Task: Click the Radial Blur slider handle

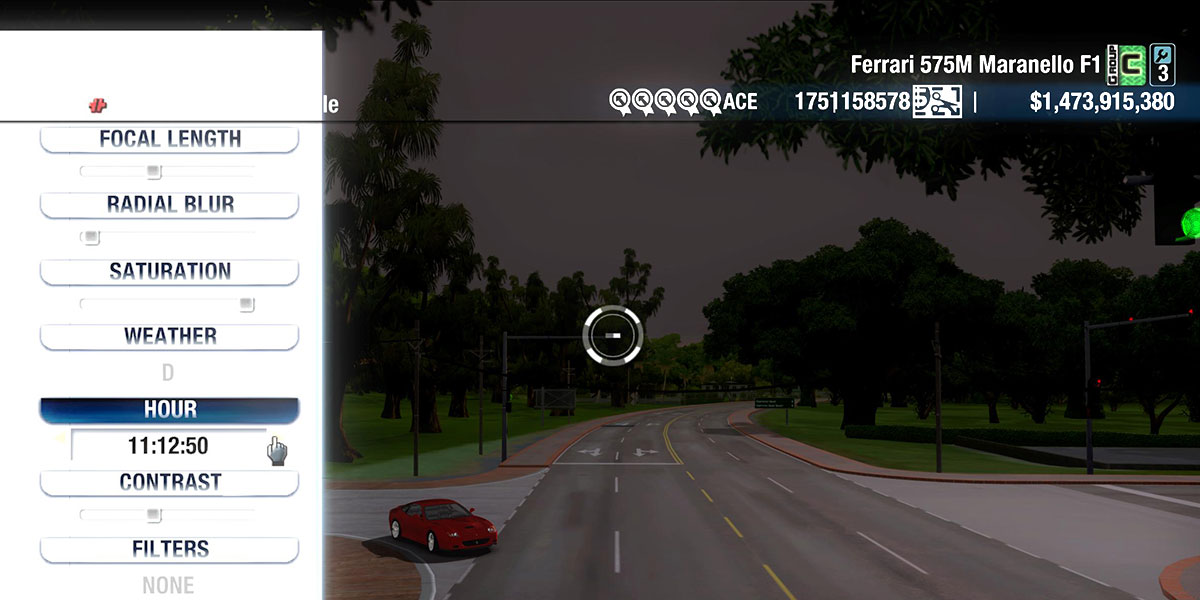Action: [91, 238]
